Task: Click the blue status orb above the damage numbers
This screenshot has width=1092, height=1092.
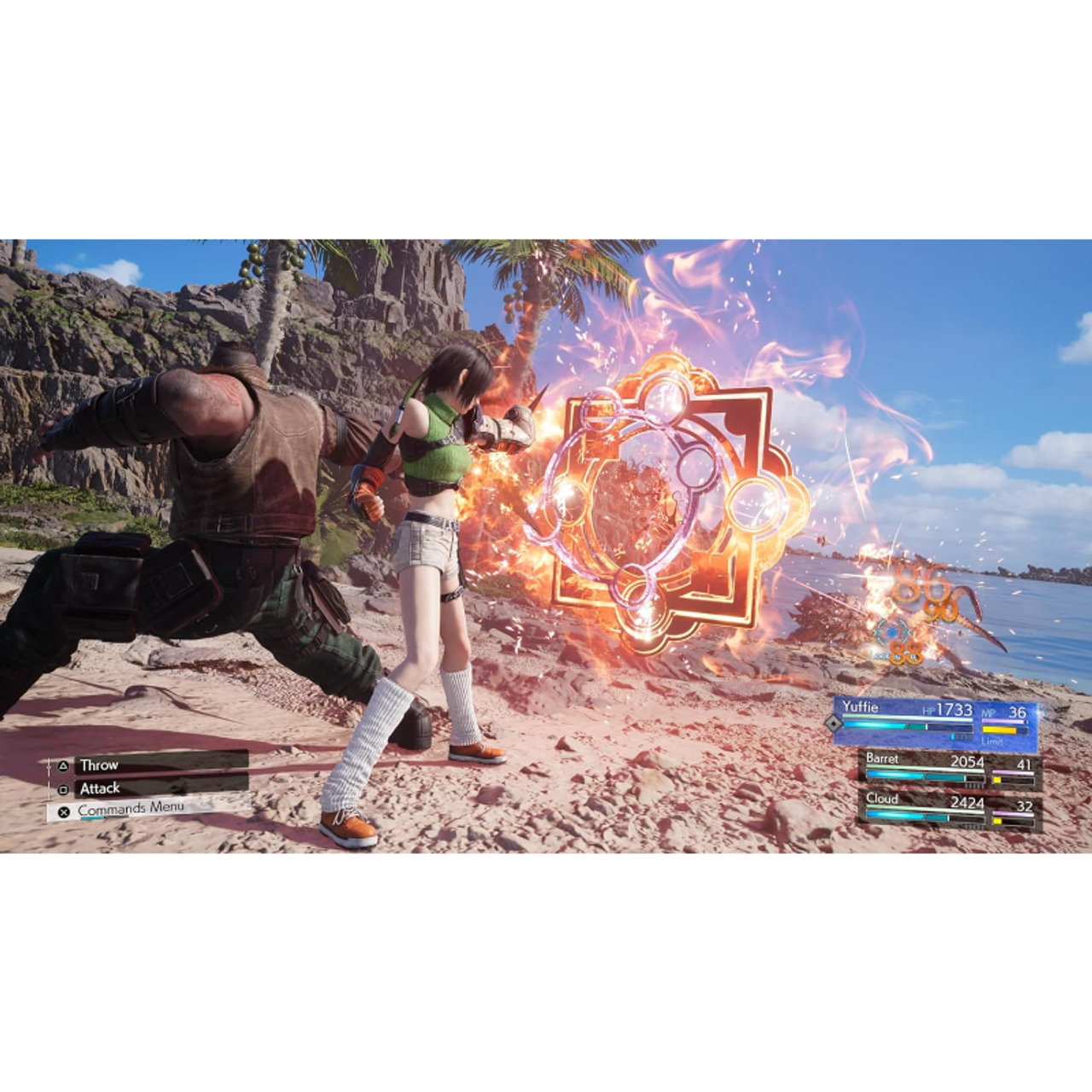Action: 892,633
